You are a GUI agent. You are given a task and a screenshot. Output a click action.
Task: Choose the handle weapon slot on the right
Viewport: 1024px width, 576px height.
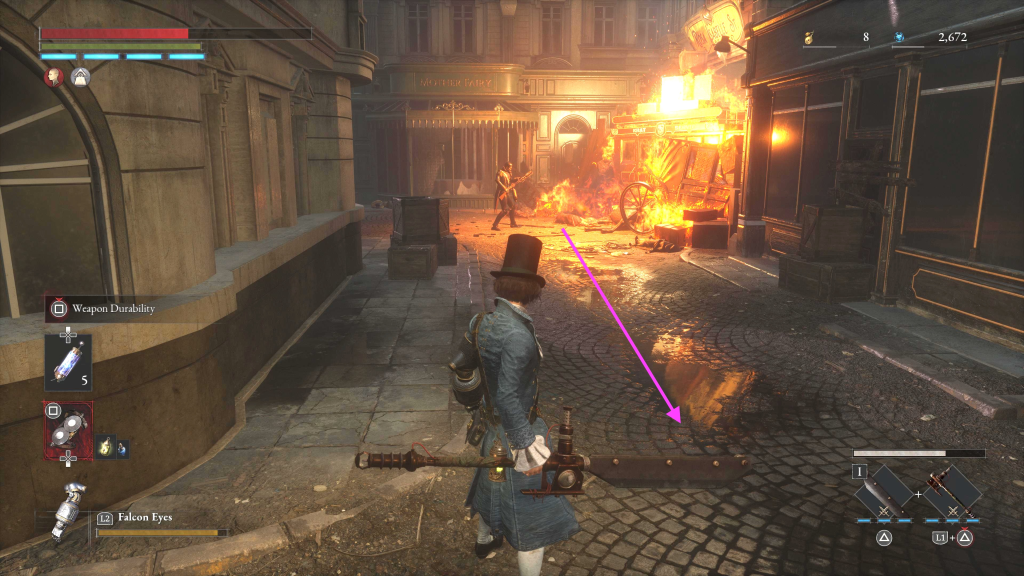click(952, 491)
